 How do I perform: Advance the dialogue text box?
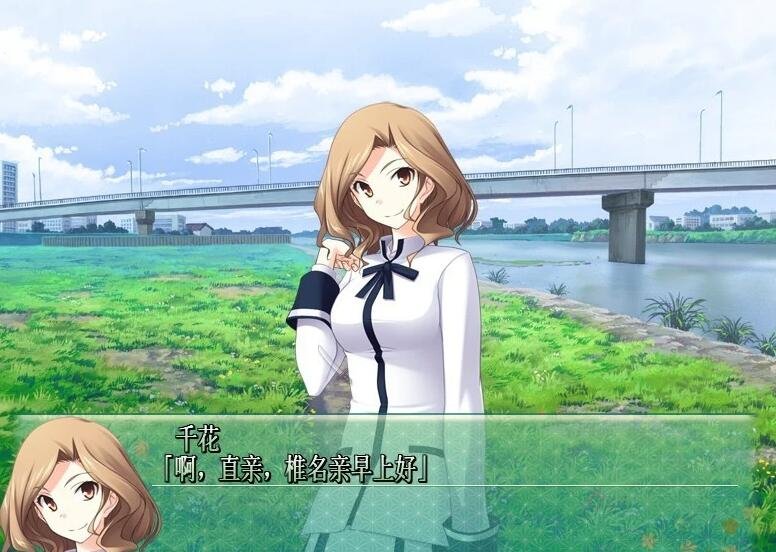click(450, 480)
